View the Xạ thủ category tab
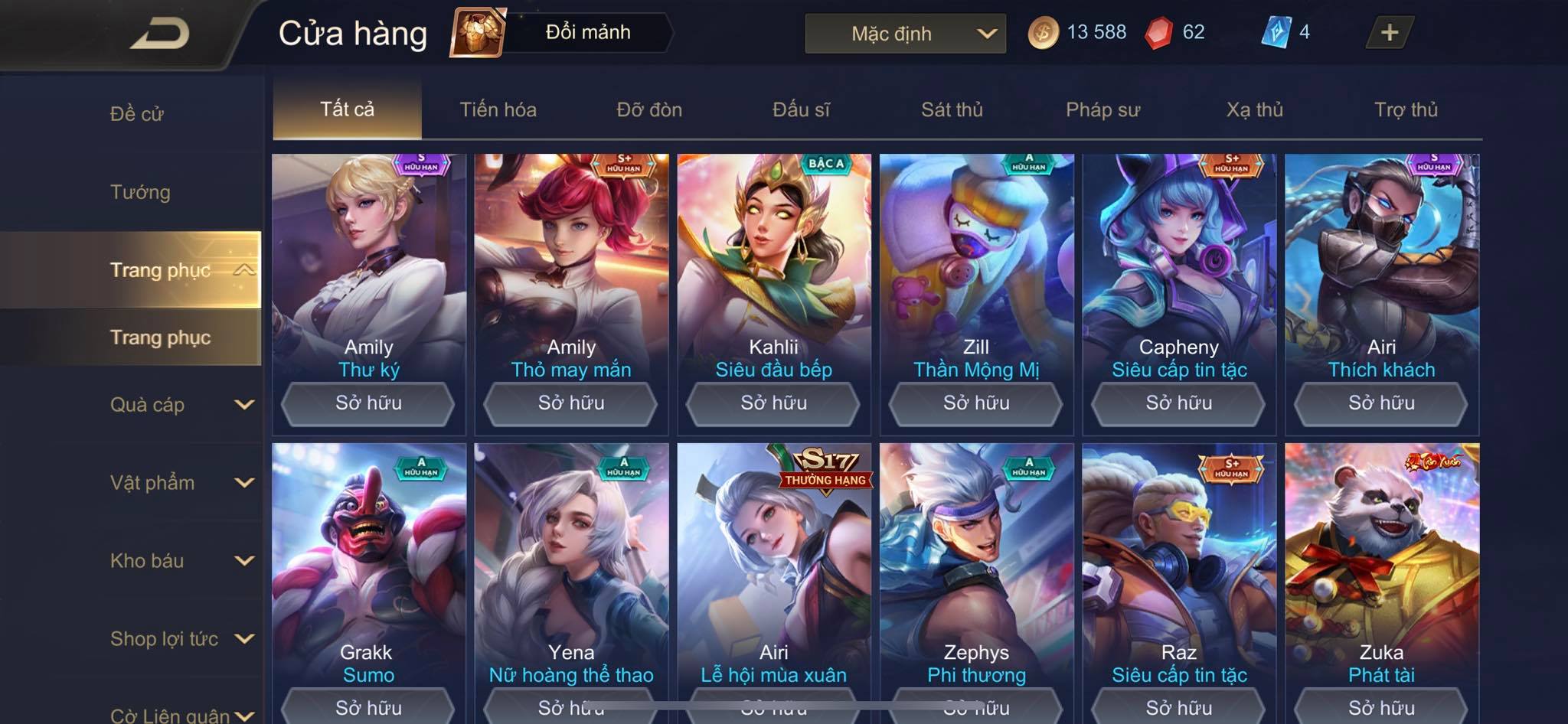Viewport: 1568px width, 724px height. (1254, 109)
